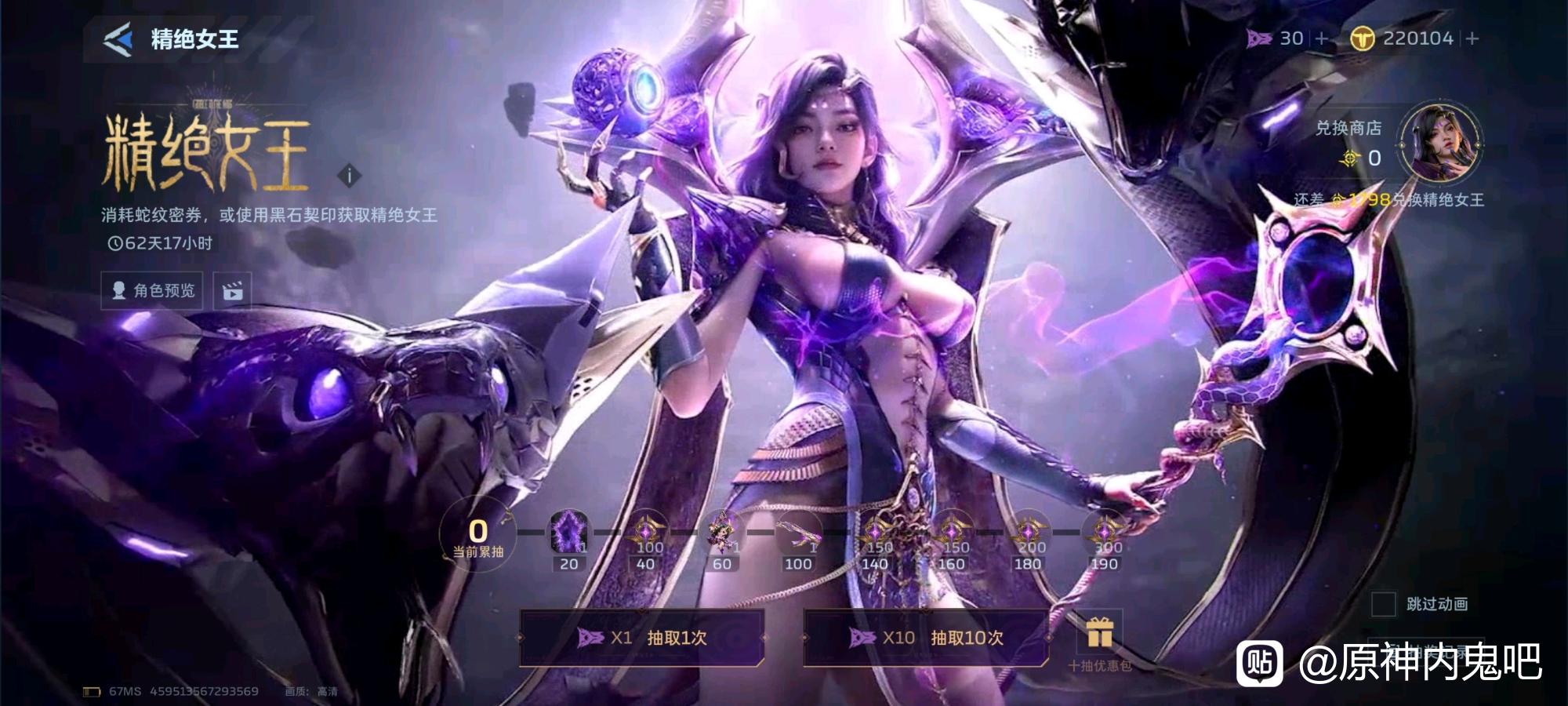This screenshot has height=706, width=1568.
Task: Play the character video clip
Action: pyautogui.click(x=233, y=291)
